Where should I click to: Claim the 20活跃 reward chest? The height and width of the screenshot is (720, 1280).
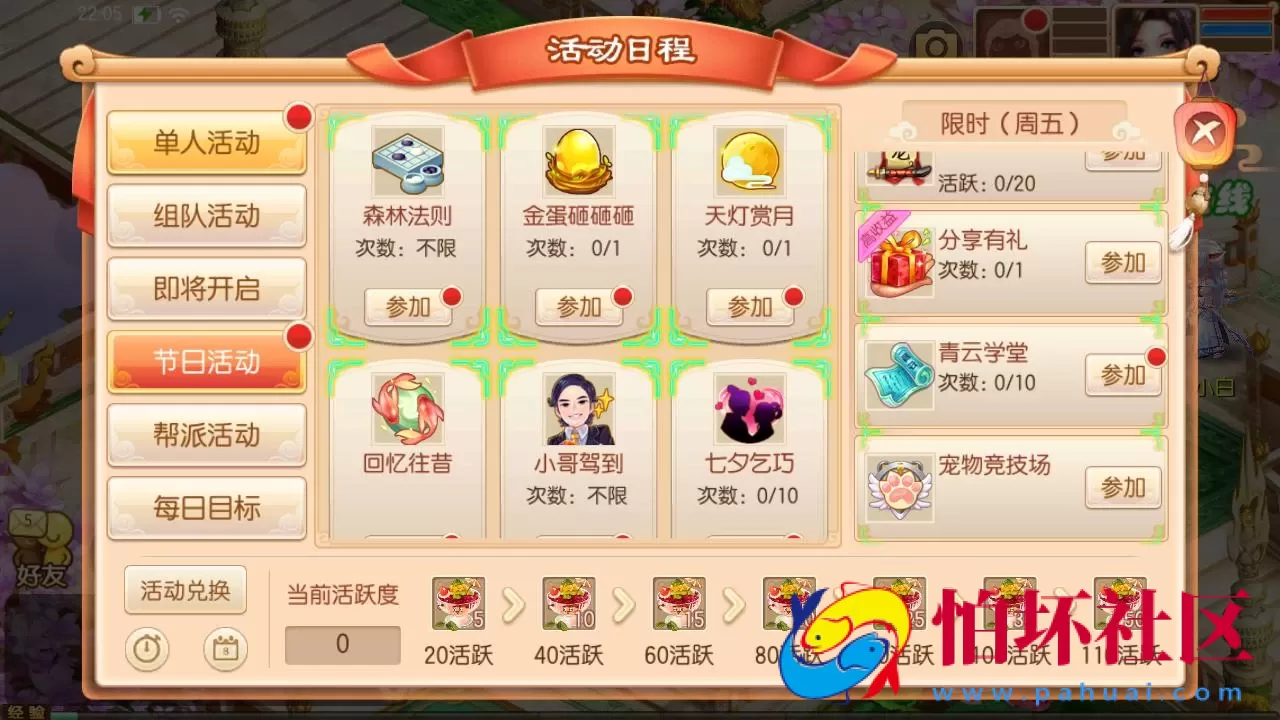pyautogui.click(x=458, y=605)
